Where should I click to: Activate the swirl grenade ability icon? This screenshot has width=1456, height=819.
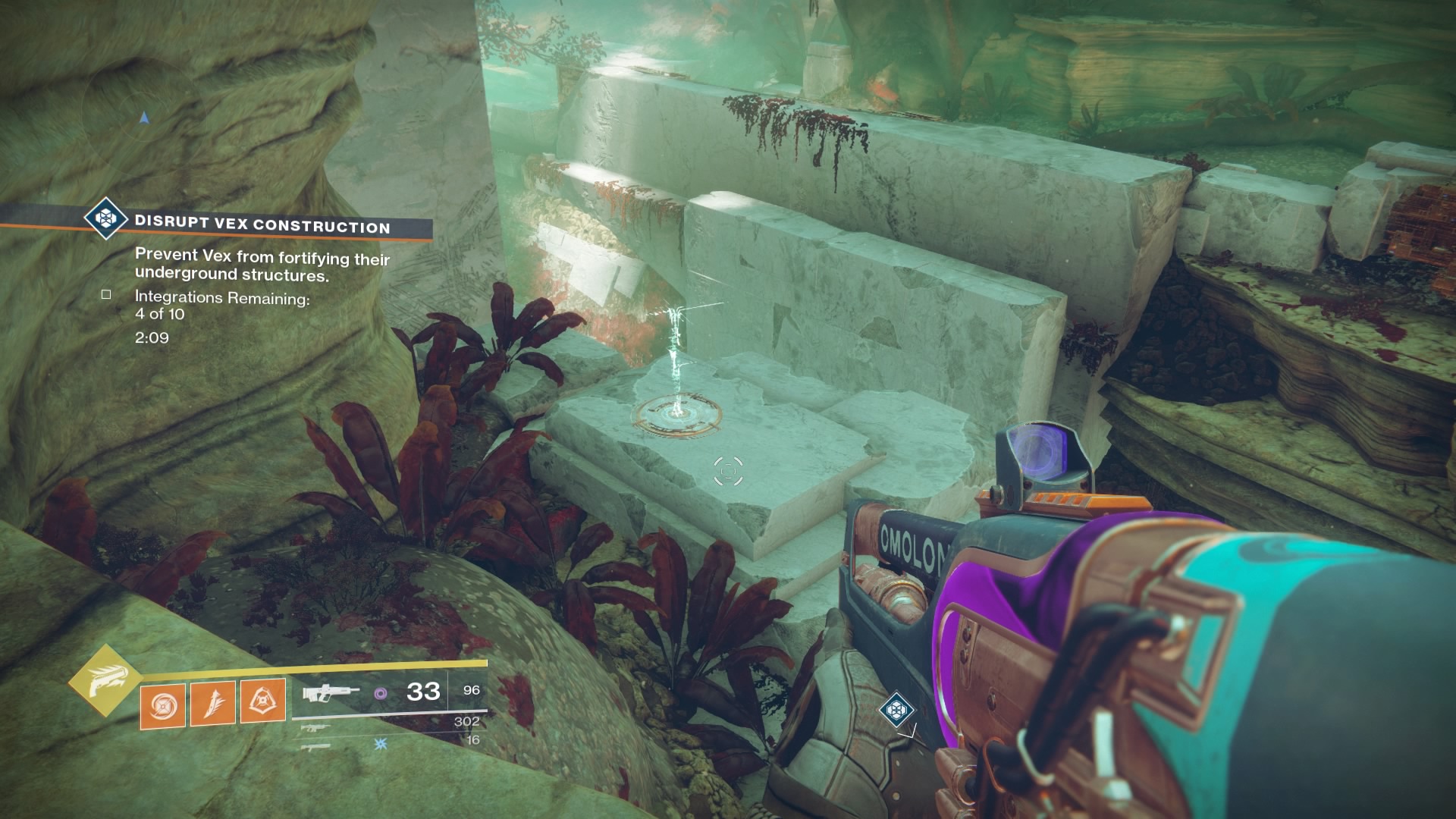[x=162, y=701]
